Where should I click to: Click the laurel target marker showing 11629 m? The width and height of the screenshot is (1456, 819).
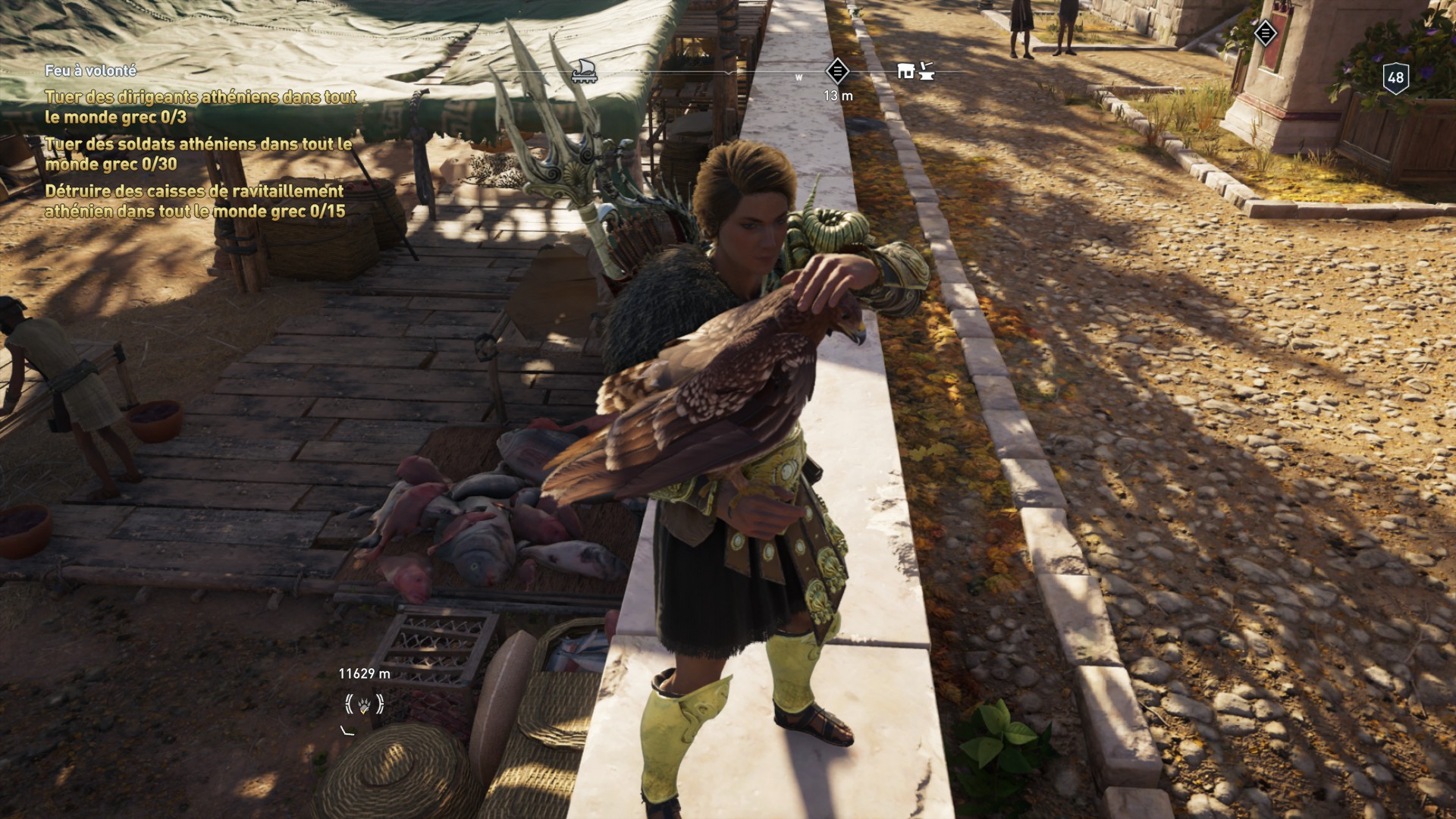[364, 705]
